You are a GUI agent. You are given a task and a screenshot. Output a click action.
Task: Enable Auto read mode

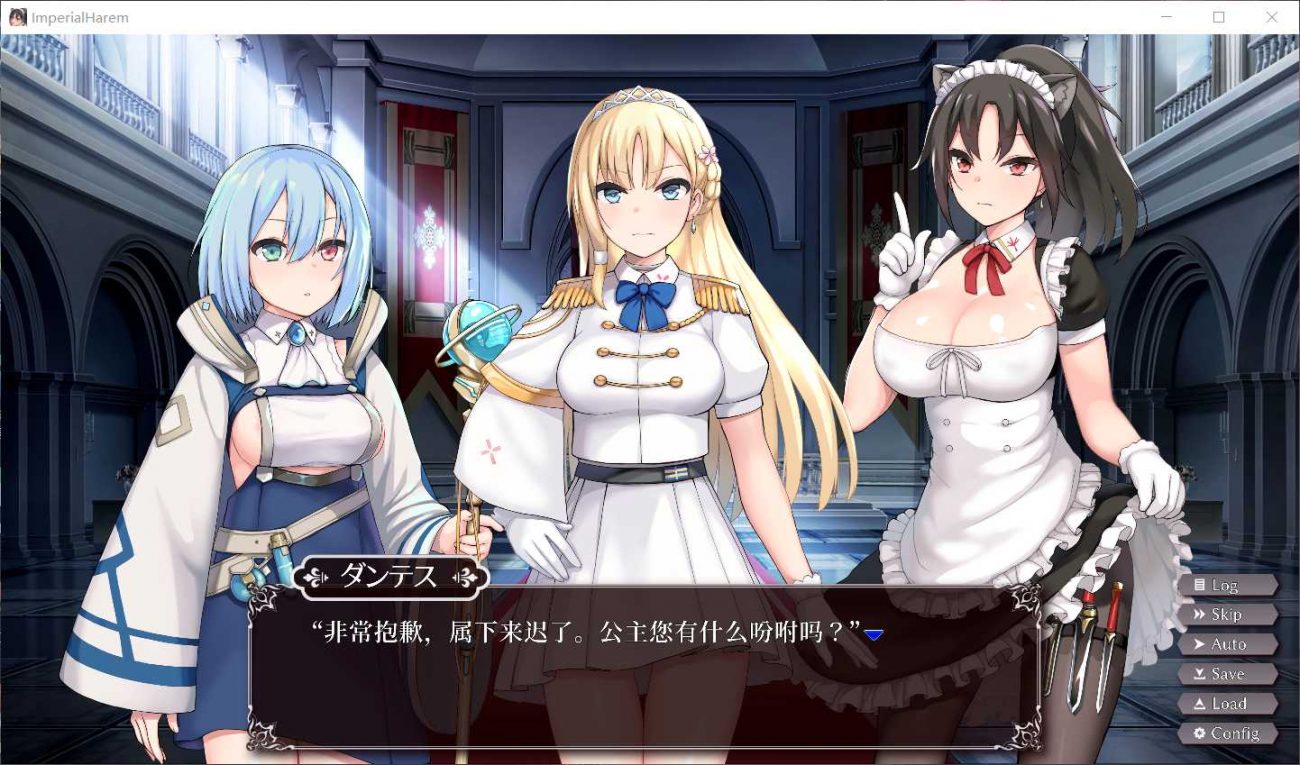(1230, 644)
